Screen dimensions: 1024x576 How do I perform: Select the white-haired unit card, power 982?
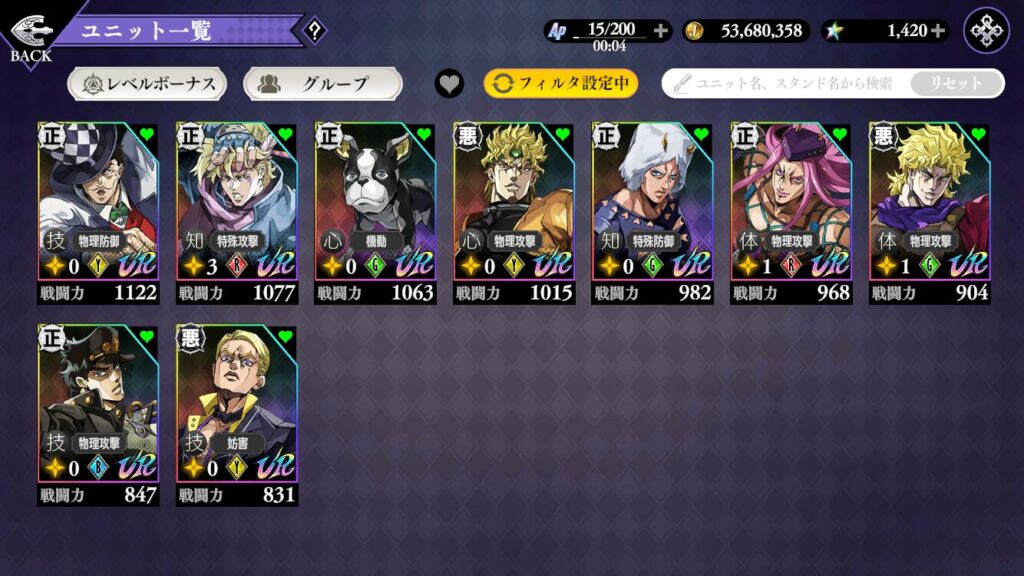(653, 212)
